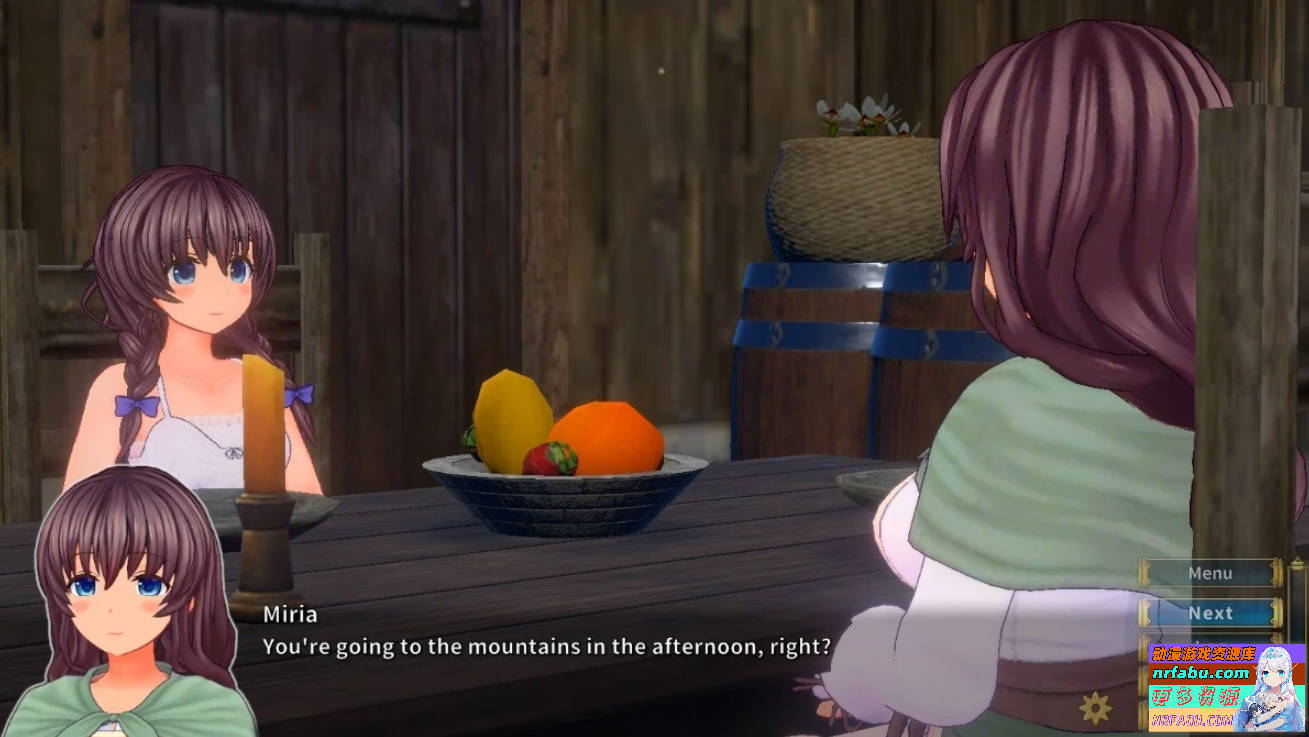Viewport: 1309px width, 737px height.
Task: Advance dialogue with the Next button
Action: coord(1210,613)
